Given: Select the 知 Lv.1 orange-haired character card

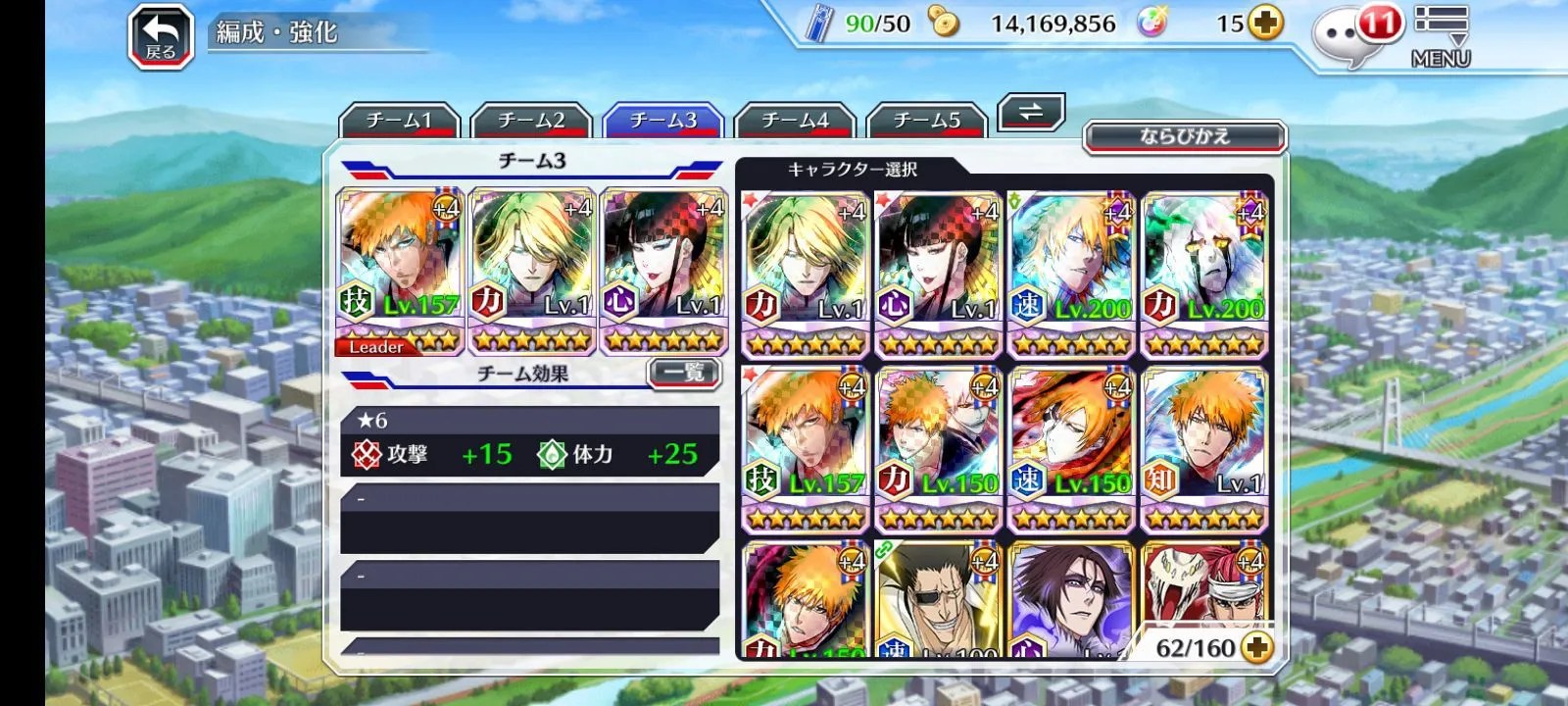Looking at the screenshot, I should [1204, 449].
